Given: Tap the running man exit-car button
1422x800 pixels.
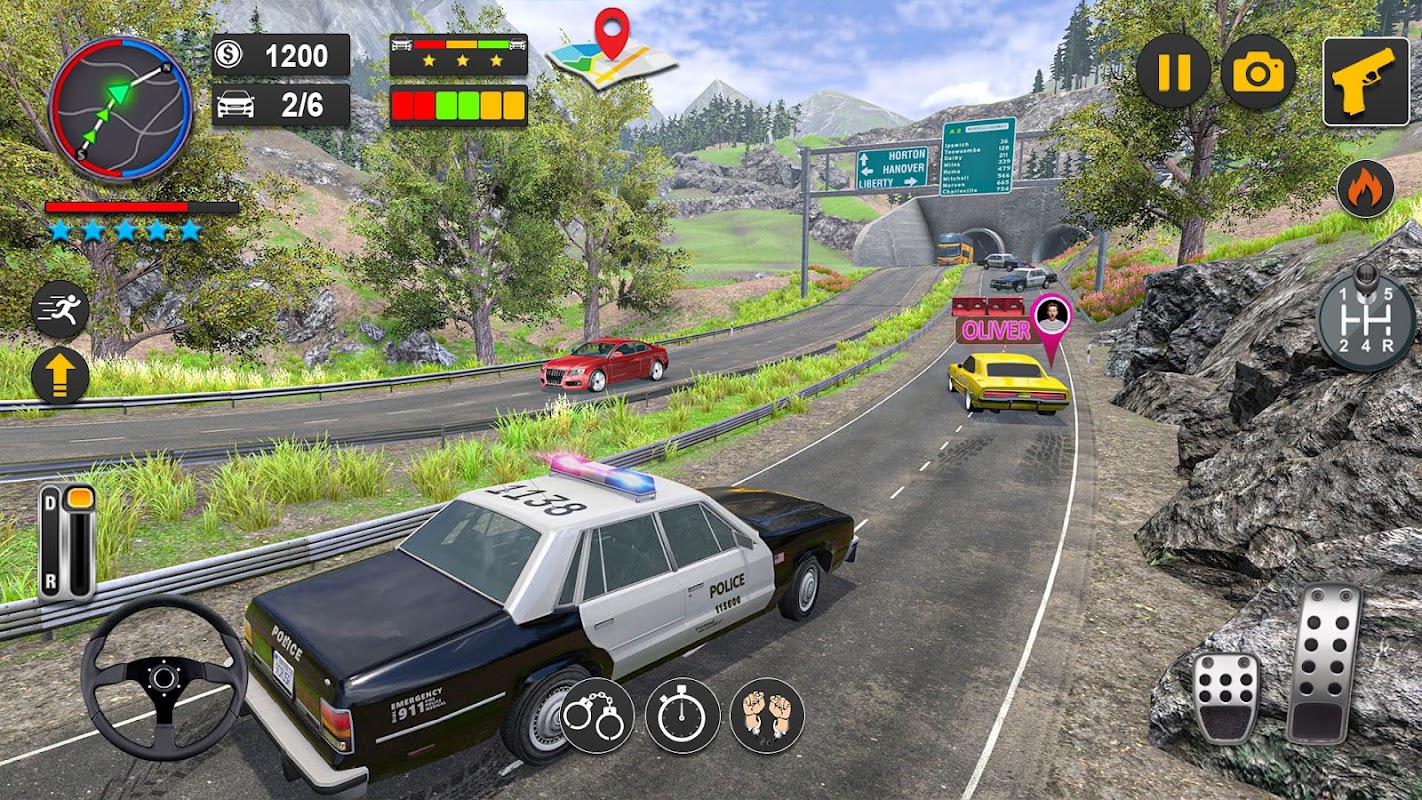Looking at the screenshot, I should tap(60, 310).
